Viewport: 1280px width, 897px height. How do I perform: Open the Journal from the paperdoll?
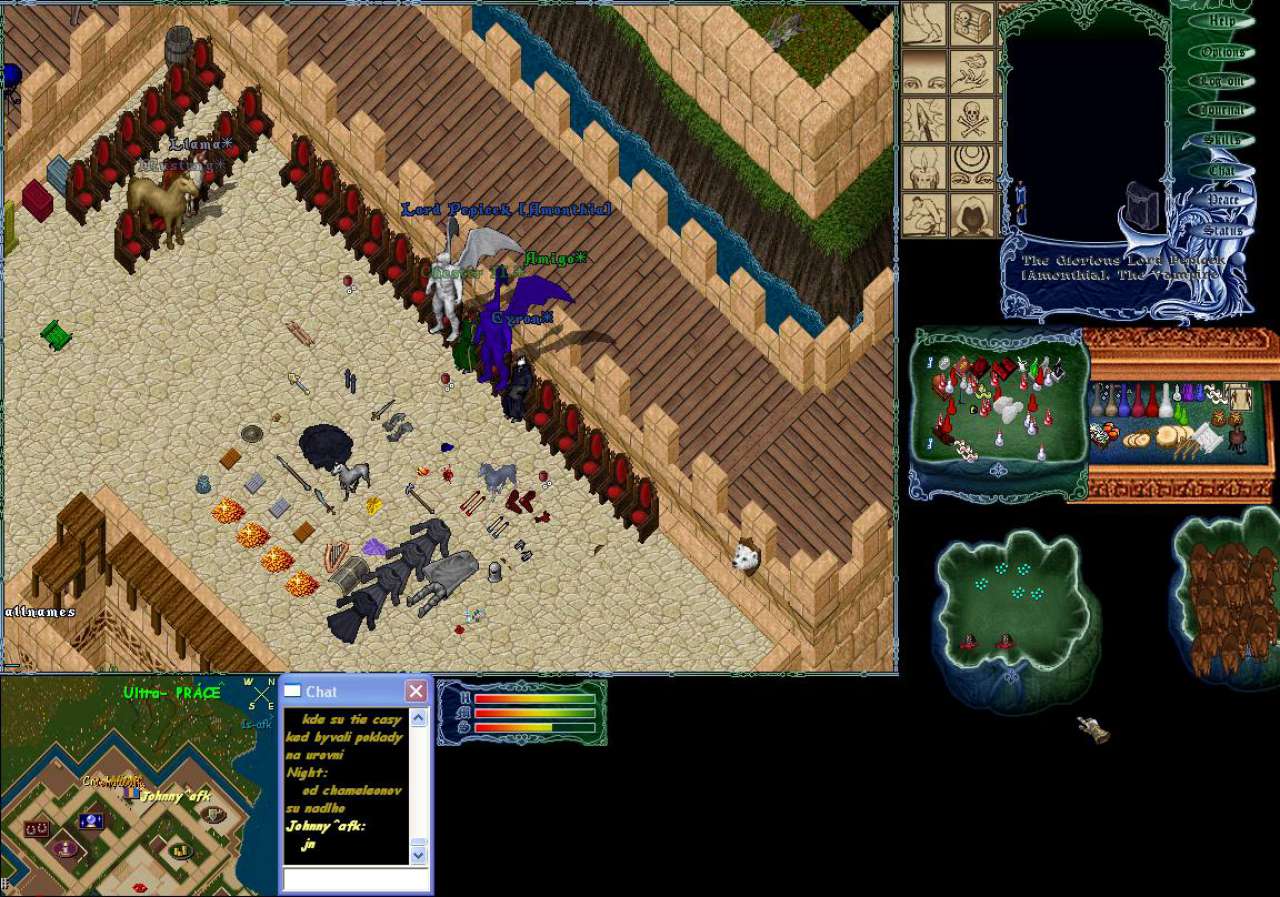(x=1222, y=110)
